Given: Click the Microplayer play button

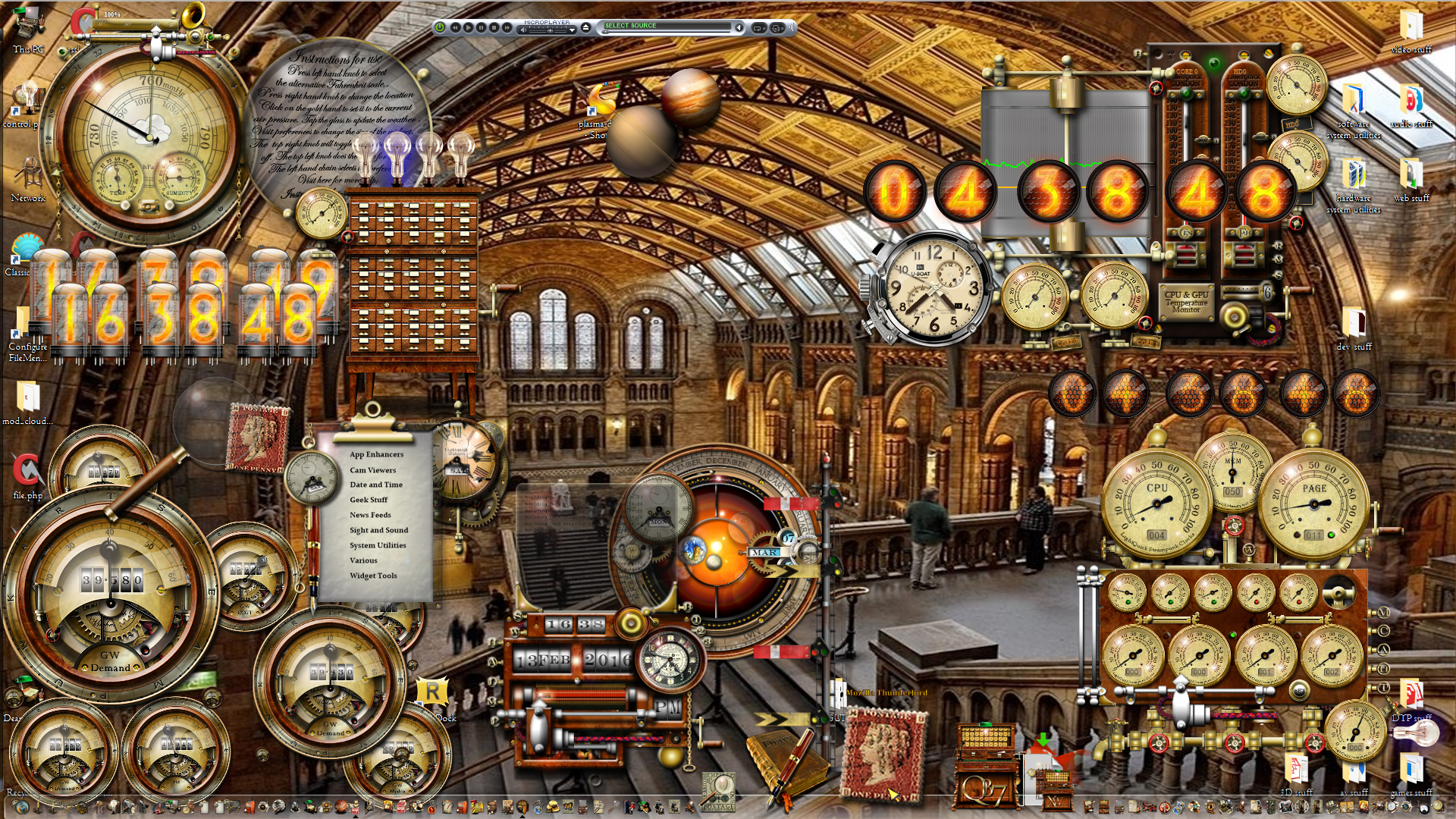Looking at the screenshot, I should [468, 27].
